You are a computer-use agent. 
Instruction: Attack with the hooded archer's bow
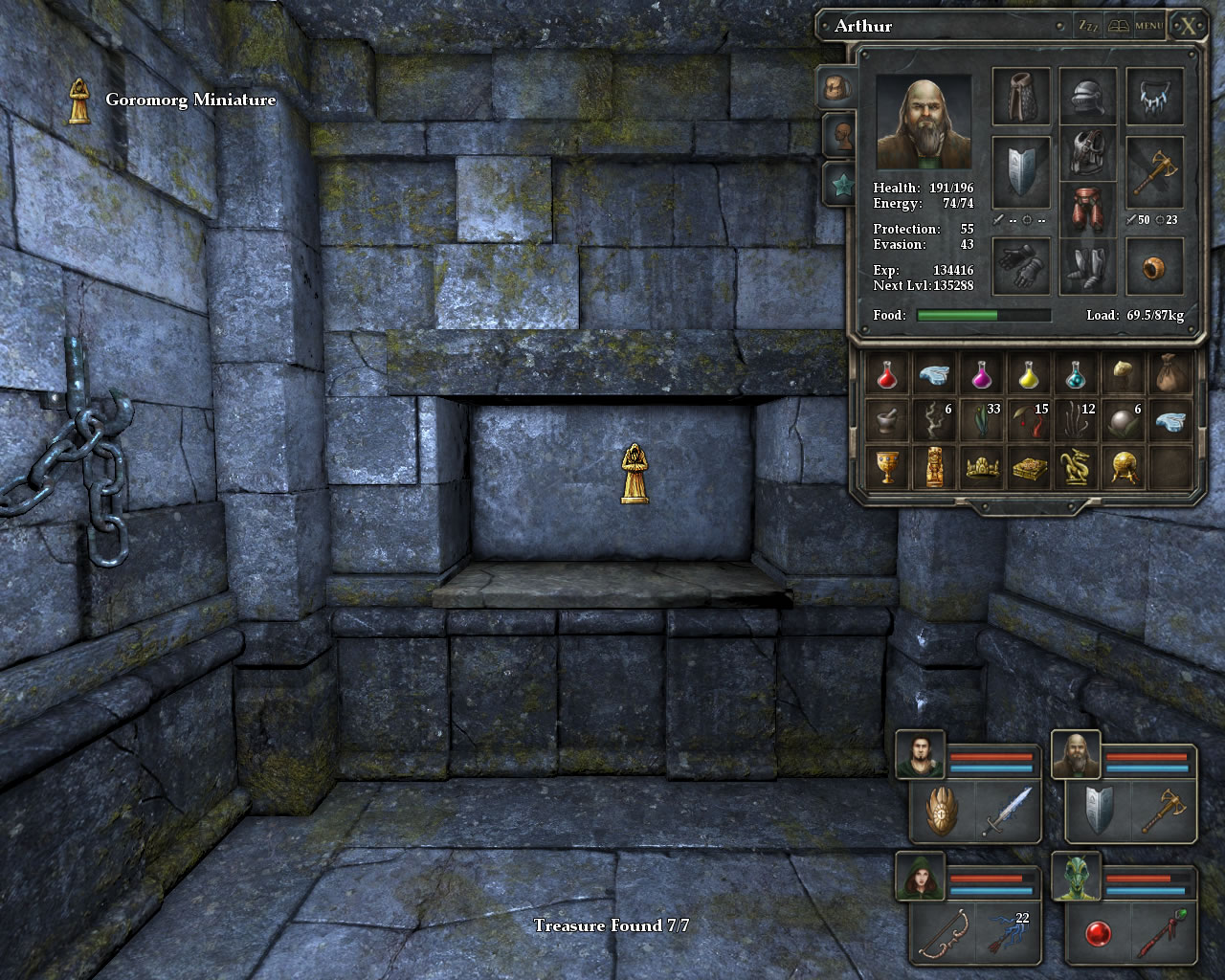[x=941, y=933]
